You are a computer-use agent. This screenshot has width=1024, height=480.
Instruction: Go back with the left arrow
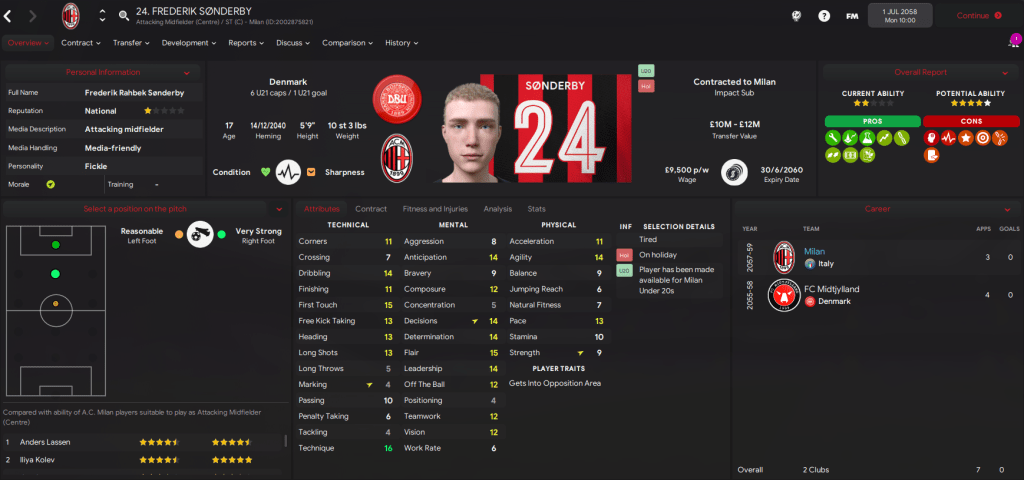(x=9, y=16)
